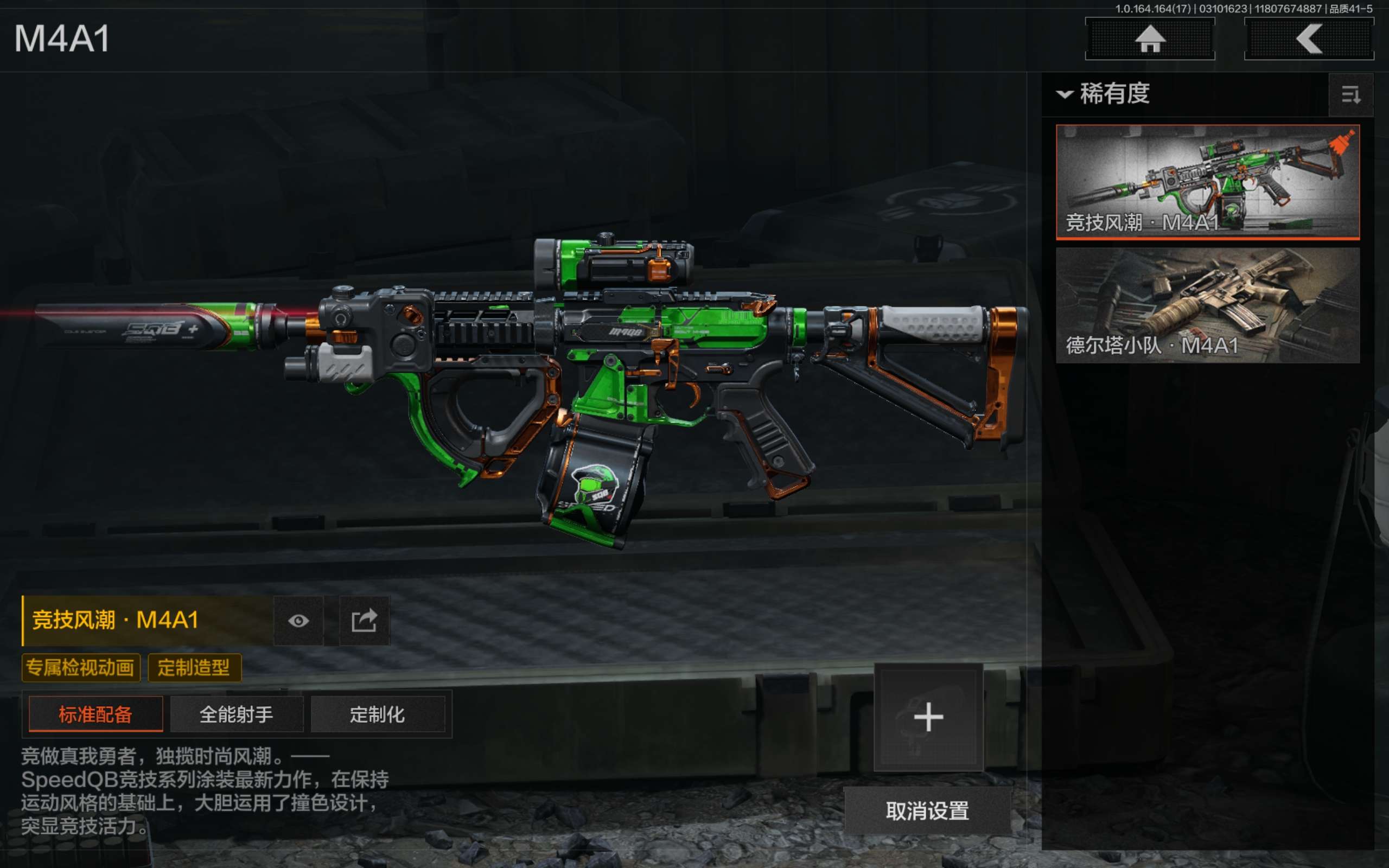
Task: Click the 专属检视动画 tag
Action: pos(80,668)
